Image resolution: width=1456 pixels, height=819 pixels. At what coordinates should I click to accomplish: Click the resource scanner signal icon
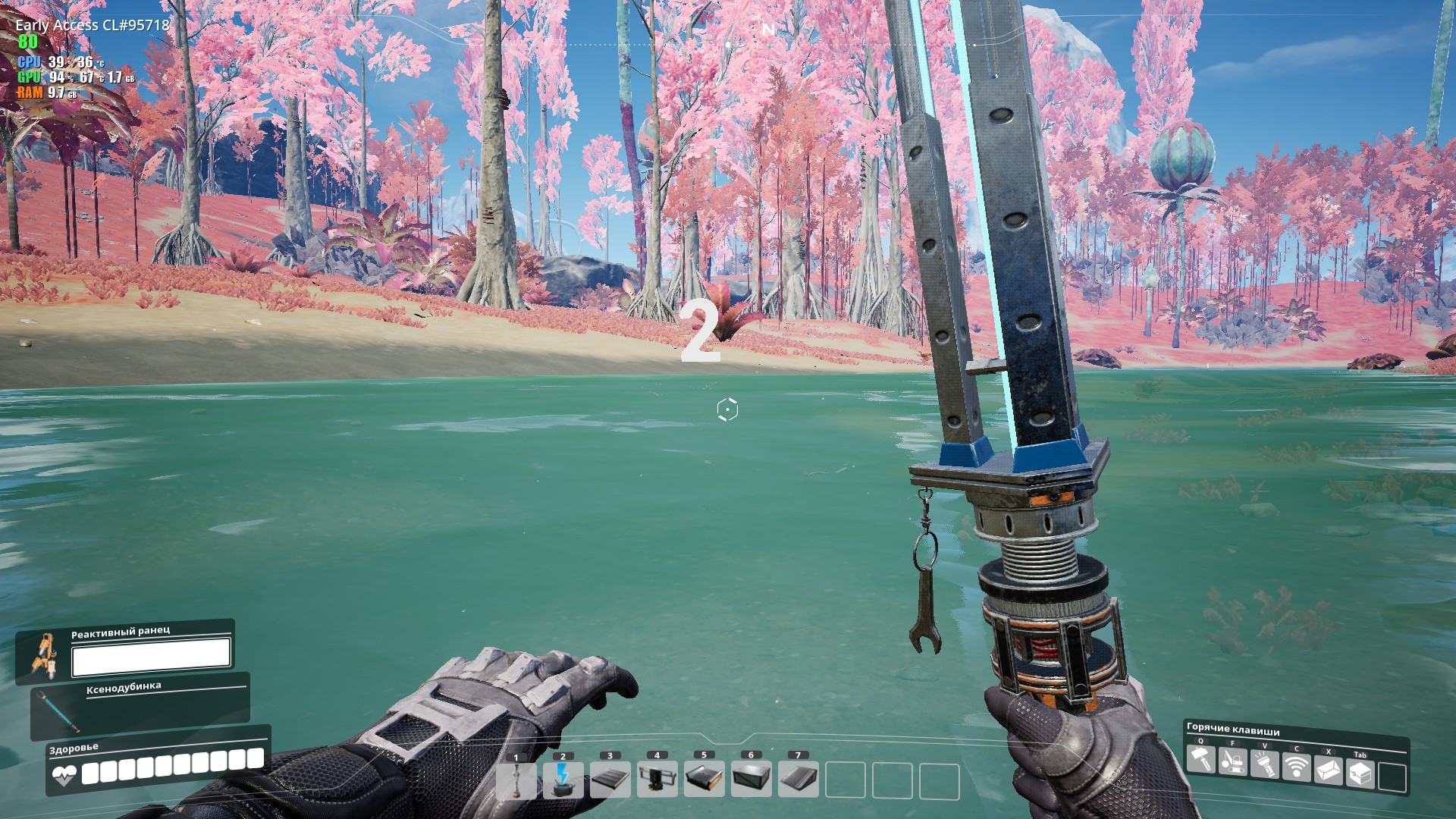pyautogui.click(x=1296, y=767)
